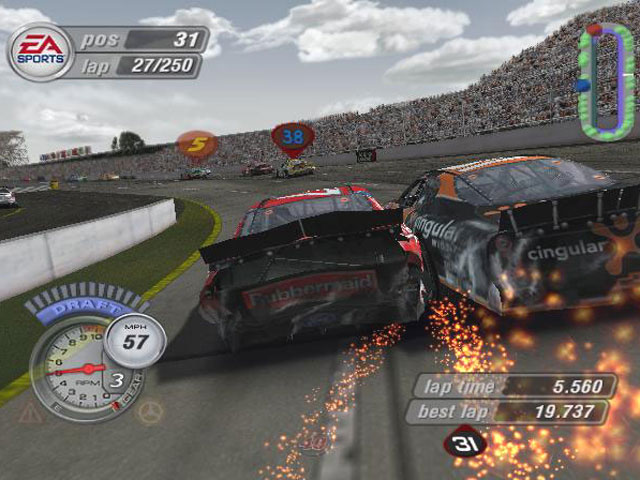Click the EA Sports logo badge
The height and width of the screenshot is (480, 640).
coord(40,52)
